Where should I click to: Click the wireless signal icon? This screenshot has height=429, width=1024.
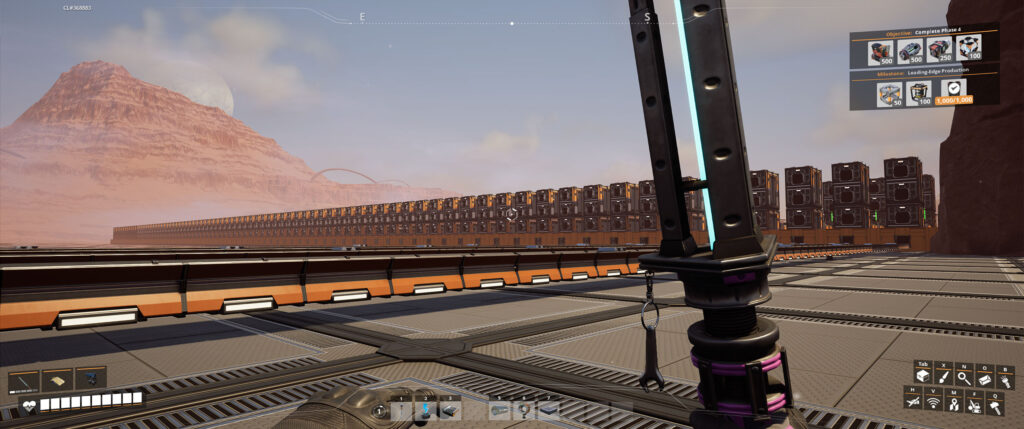tap(933, 401)
